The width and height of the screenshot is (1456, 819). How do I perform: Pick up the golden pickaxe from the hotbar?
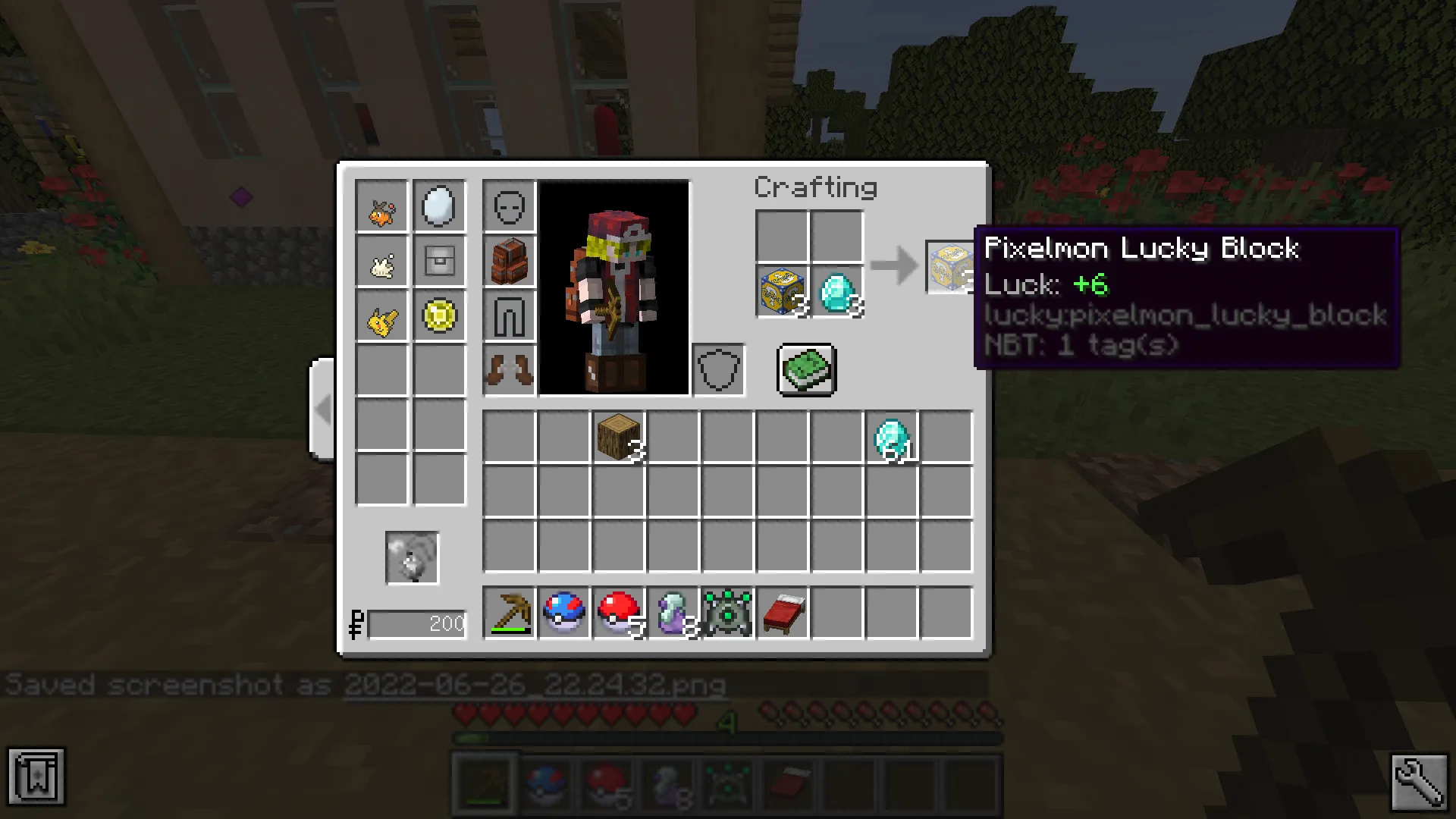pos(510,614)
